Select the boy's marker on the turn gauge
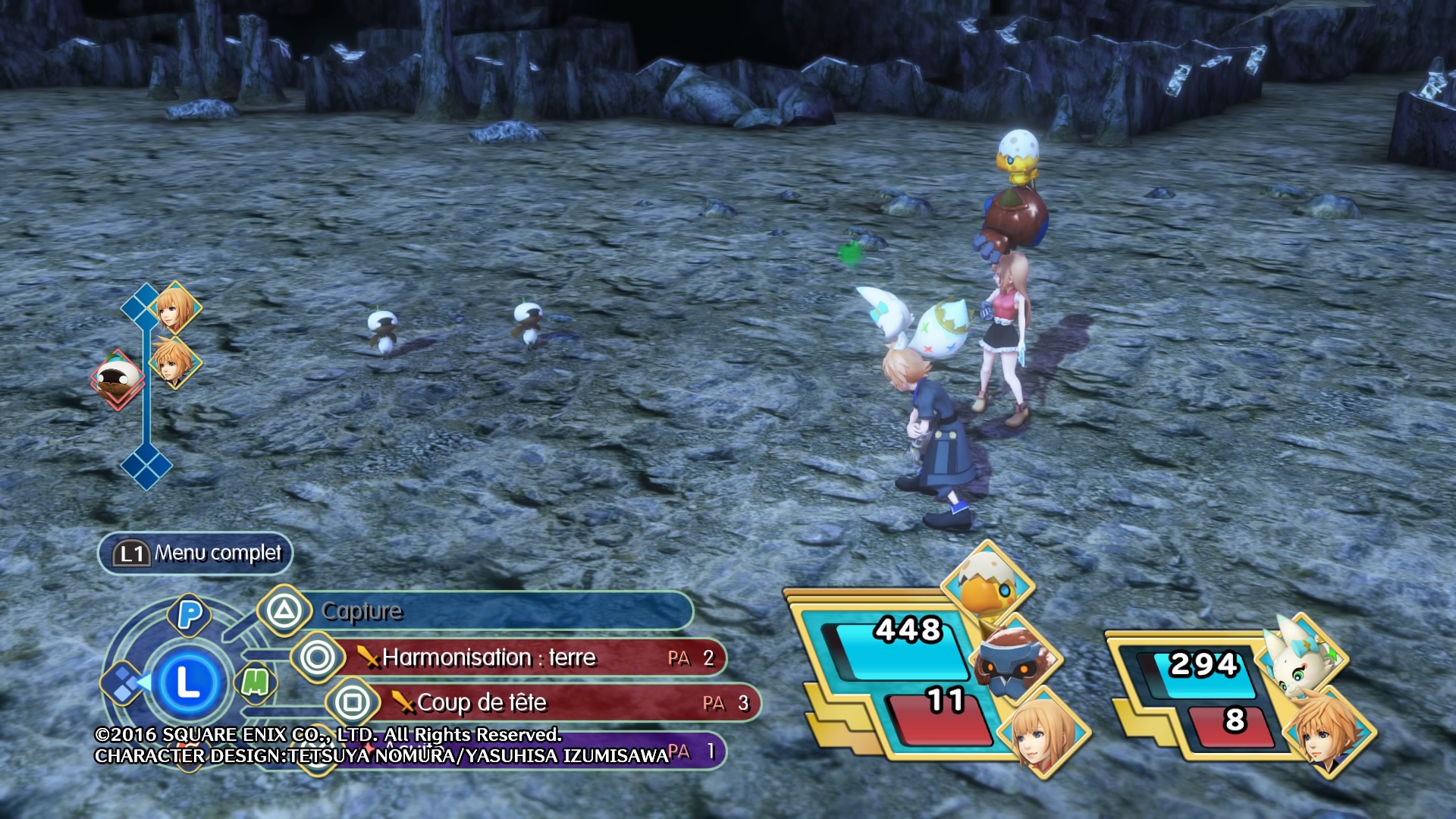The height and width of the screenshot is (819, 1456). click(x=174, y=362)
